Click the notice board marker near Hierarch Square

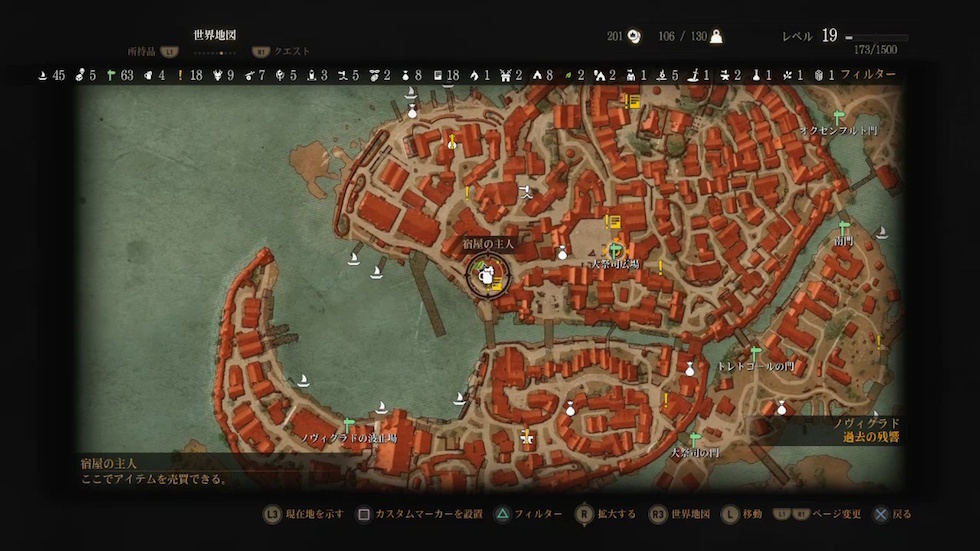point(614,222)
